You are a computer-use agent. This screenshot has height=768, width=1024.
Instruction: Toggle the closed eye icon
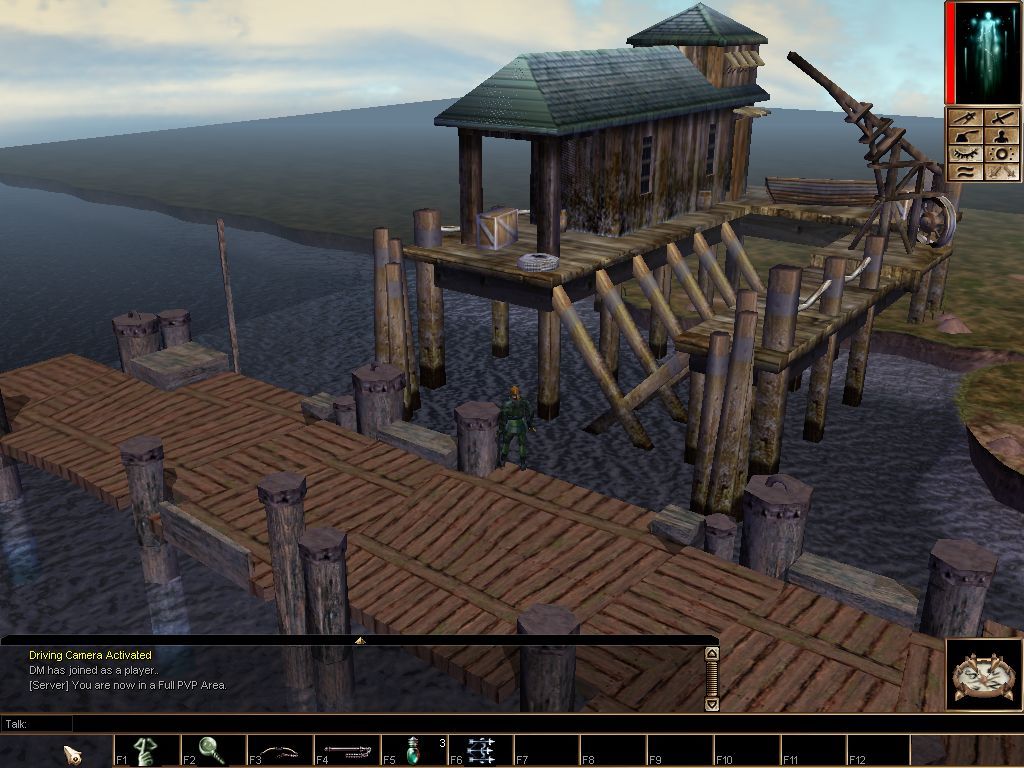tap(966, 154)
